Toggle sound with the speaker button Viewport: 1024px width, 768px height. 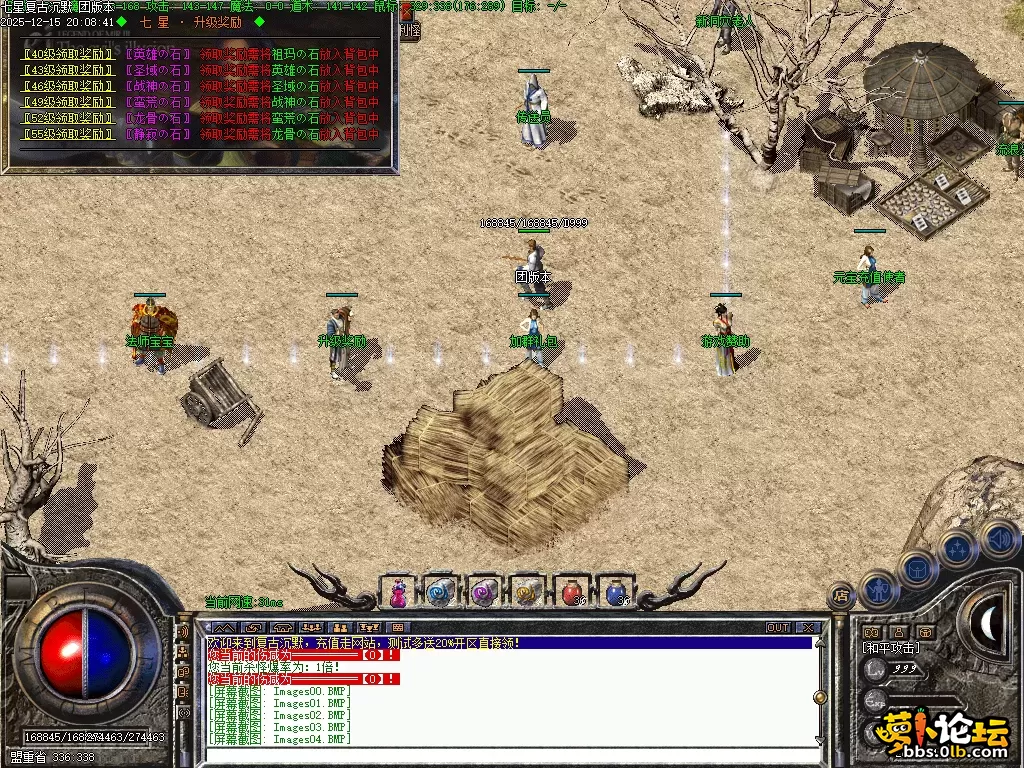click(998, 539)
